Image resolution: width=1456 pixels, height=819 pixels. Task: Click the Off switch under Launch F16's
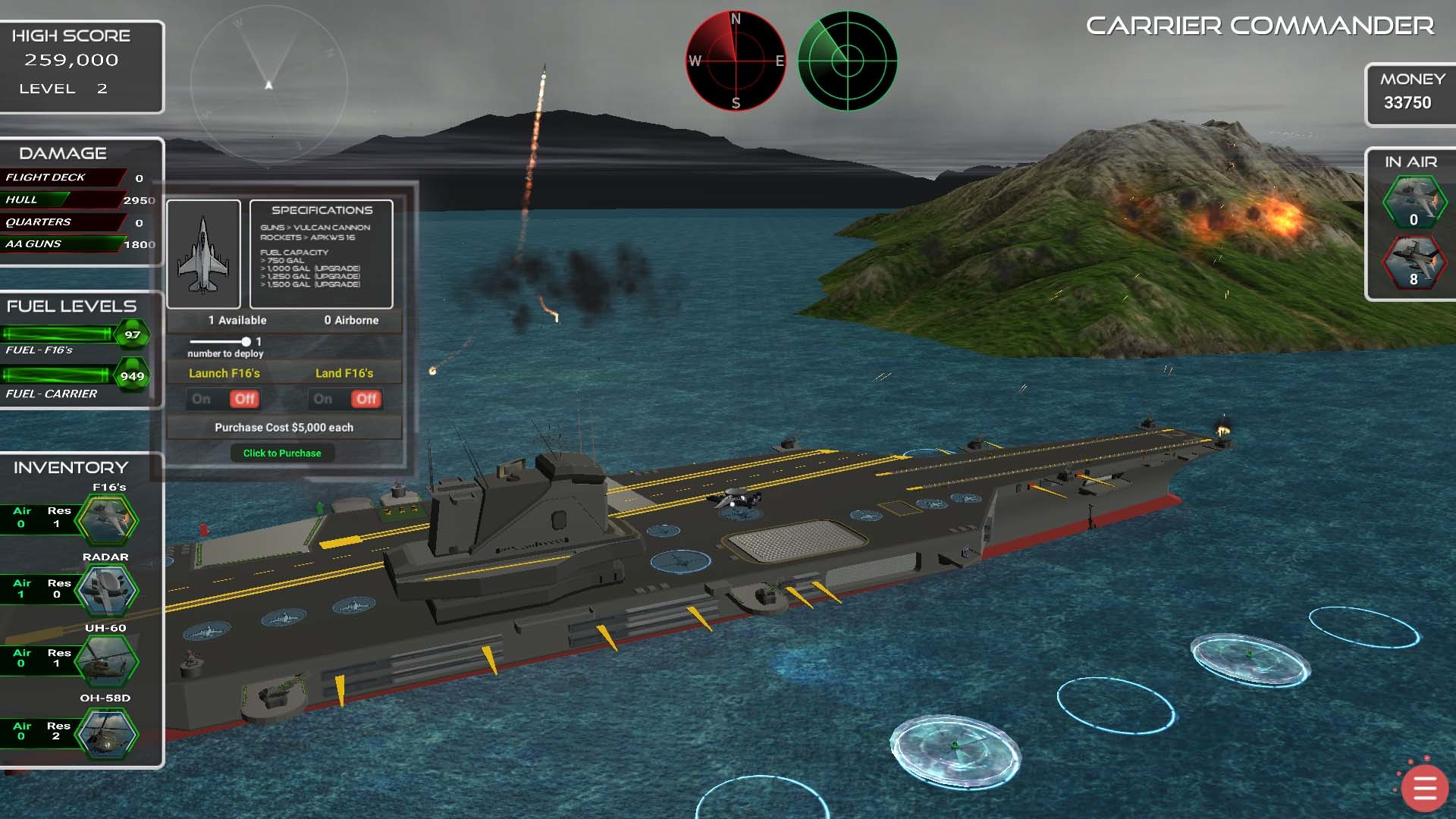246,399
